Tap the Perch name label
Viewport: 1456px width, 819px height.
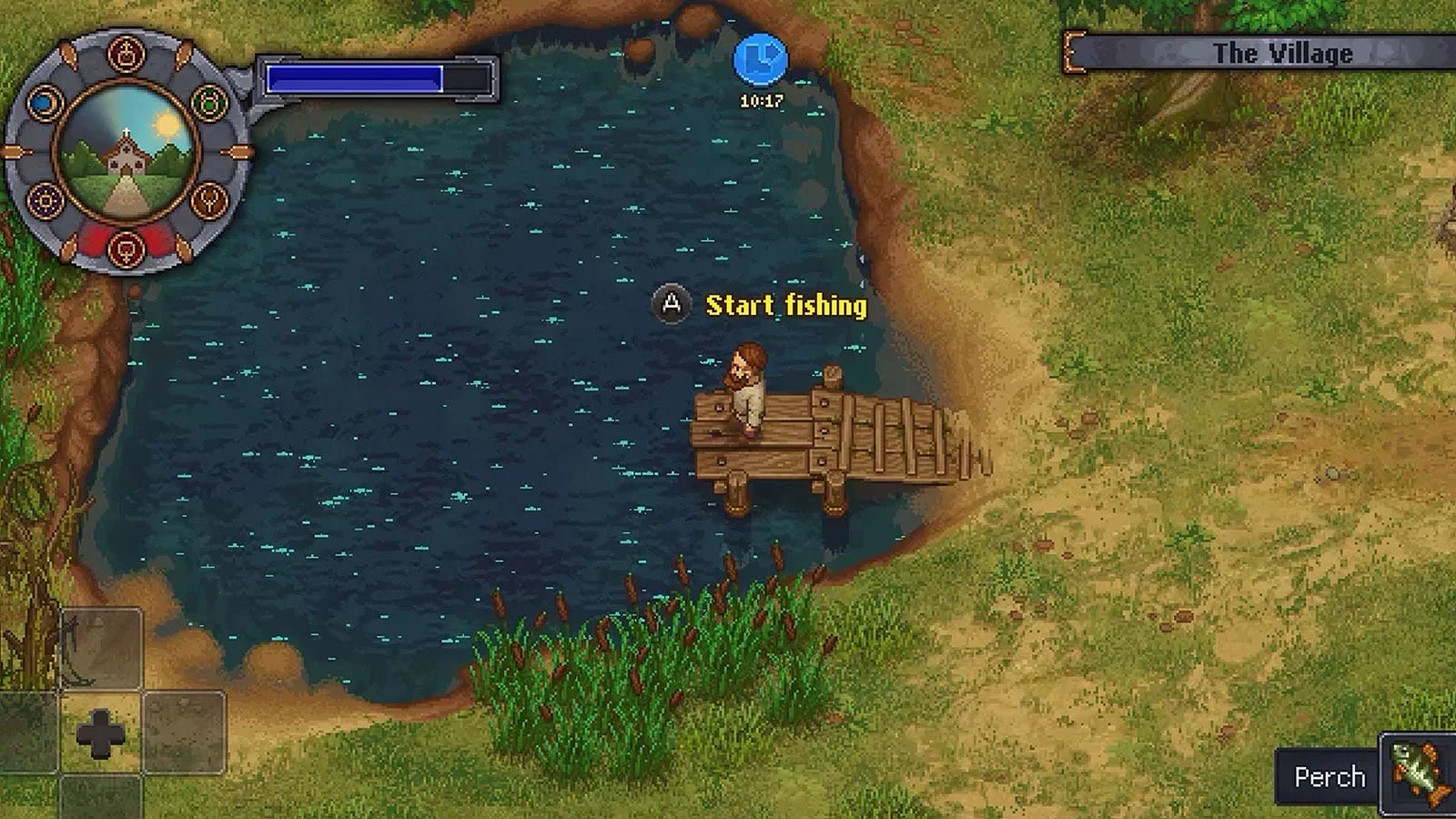coord(1330,776)
